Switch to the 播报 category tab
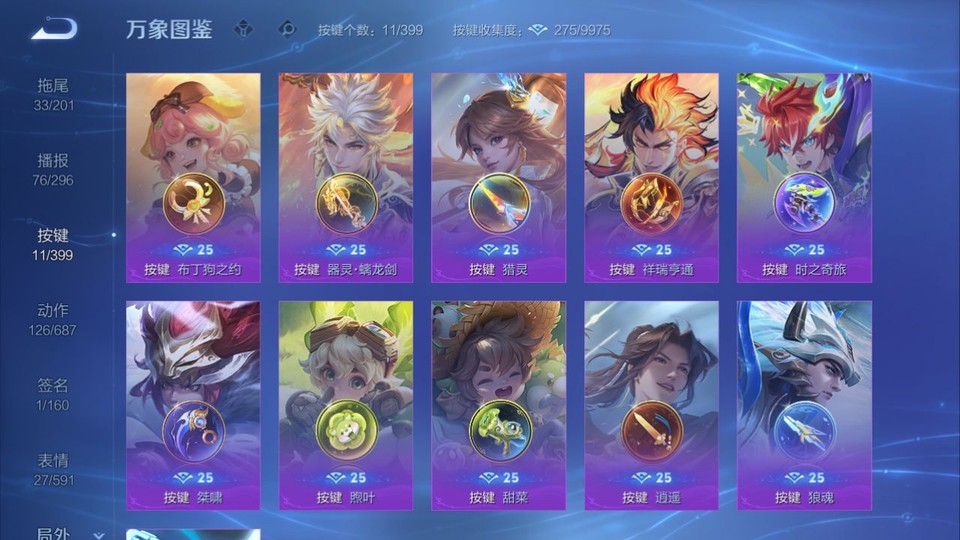The width and height of the screenshot is (960, 540). [x=53, y=169]
